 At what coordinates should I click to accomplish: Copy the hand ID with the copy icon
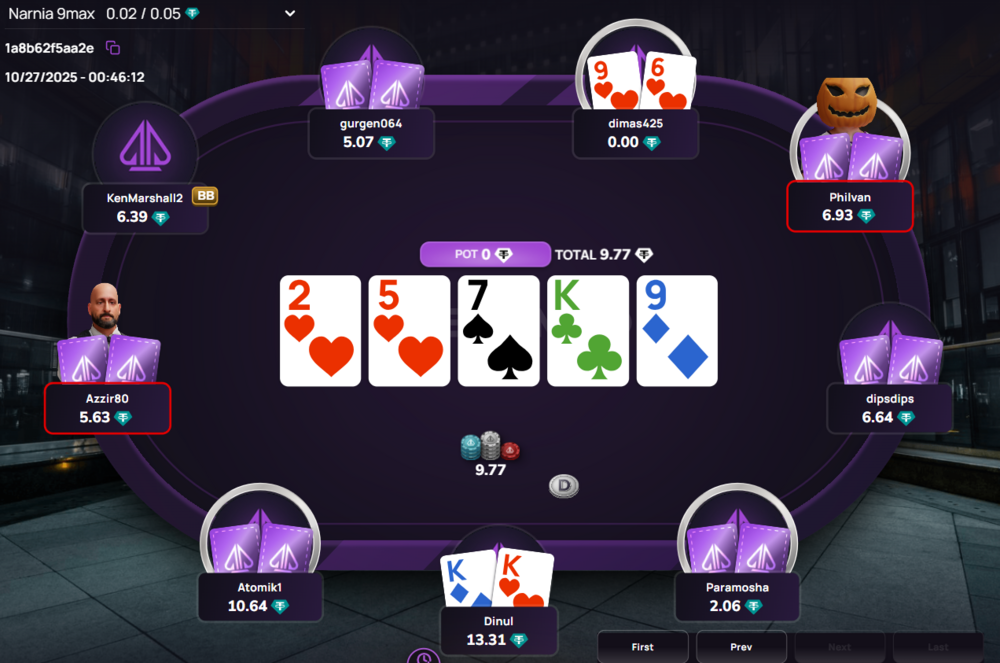point(113,48)
